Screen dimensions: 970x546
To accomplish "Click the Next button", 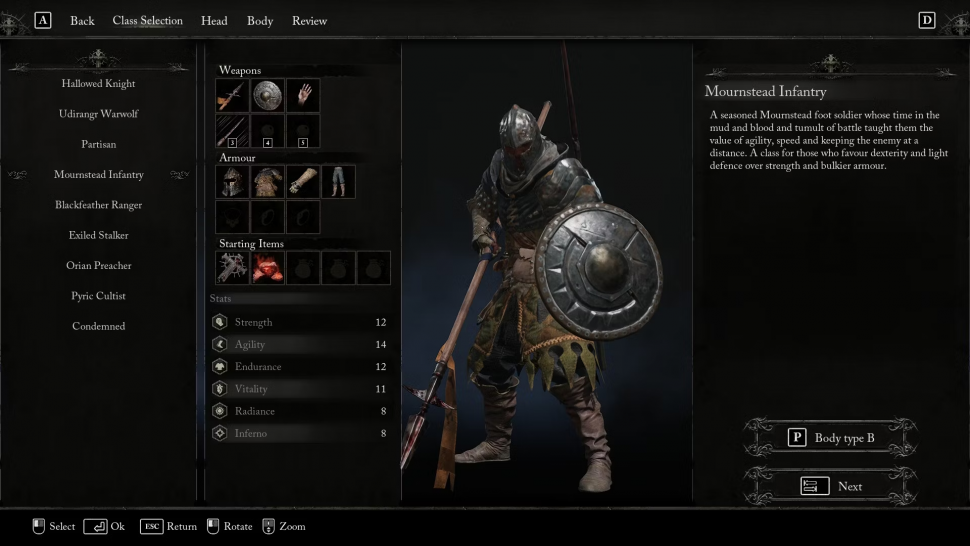I will pos(831,486).
